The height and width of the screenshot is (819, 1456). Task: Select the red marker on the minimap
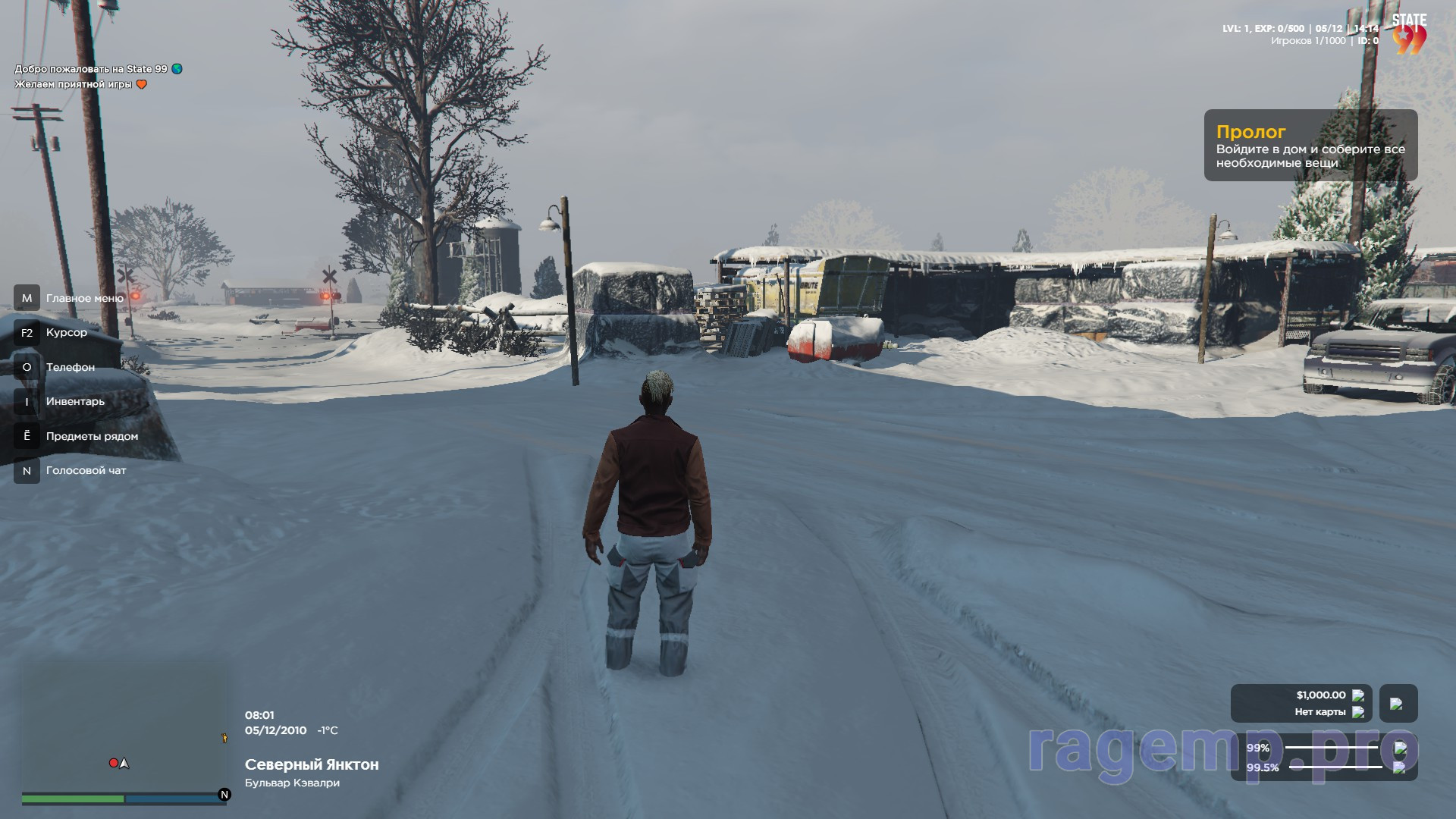[114, 763]
